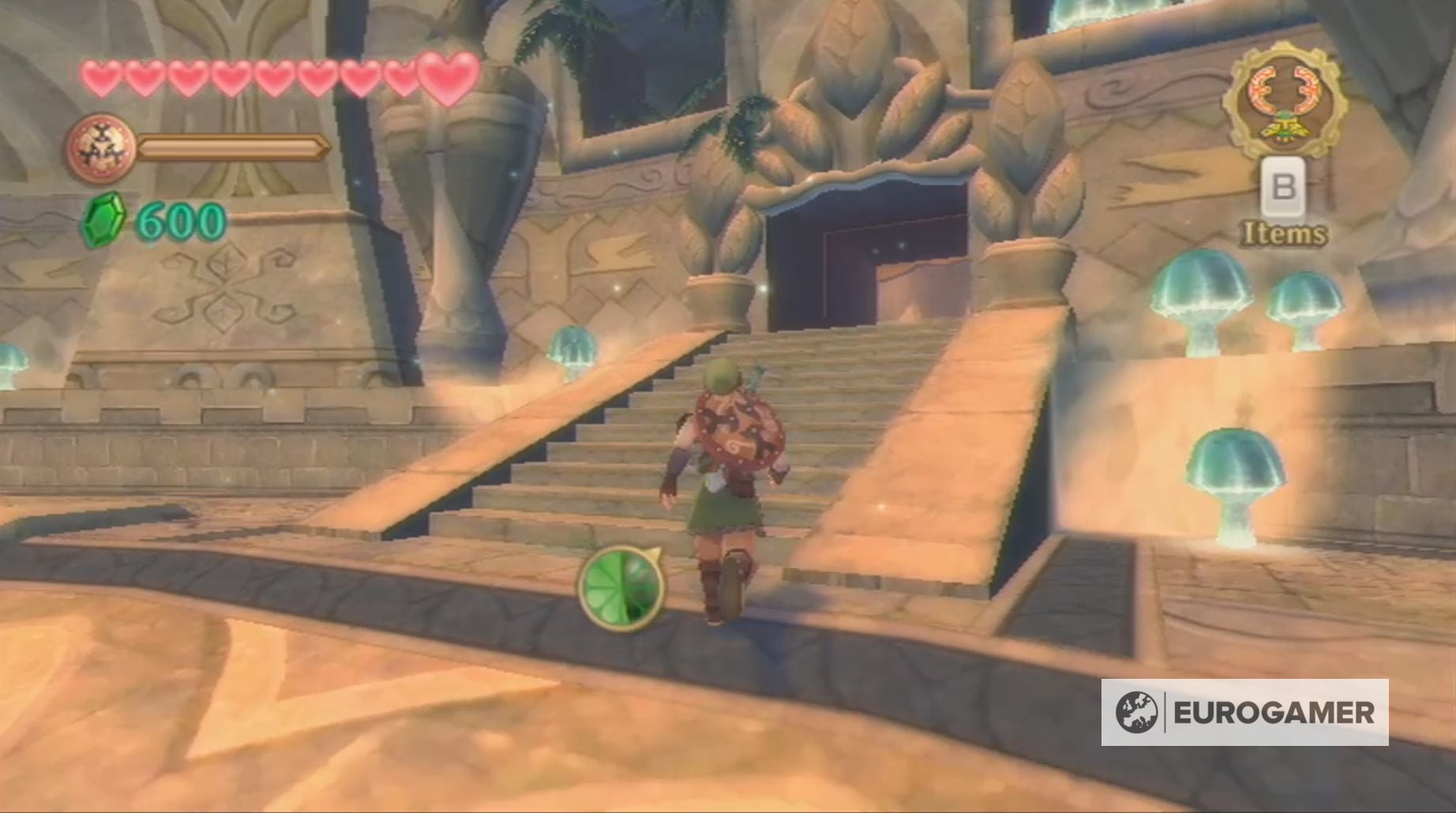Click the middle heart of the health row
1456x813 pixels.
pyautogui.click(x=276, y=75)
